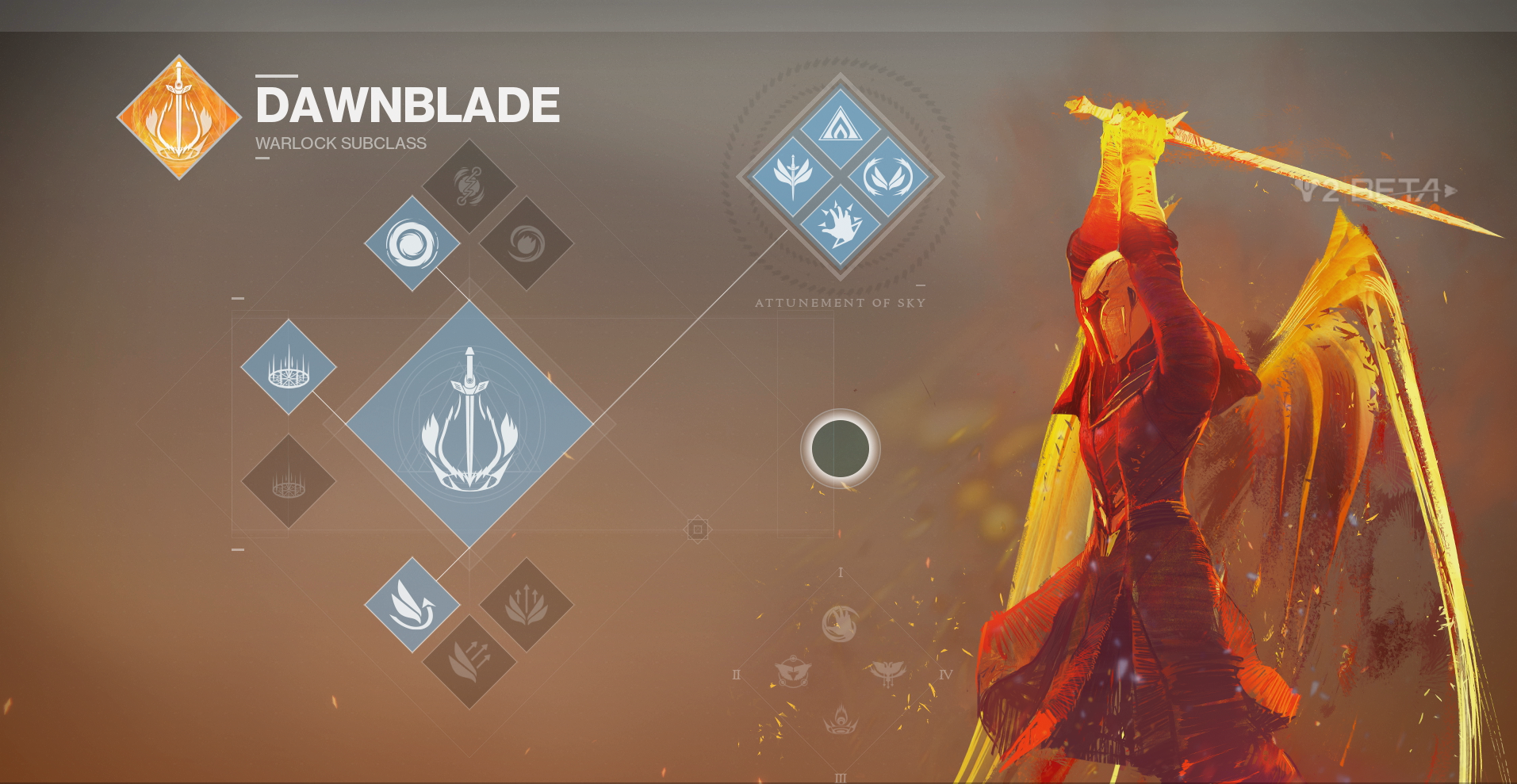The width and height of the screenshot is (1517, 784).
Task: Choose the dimmed rift class ability
Action: click(x=289, y=481)
